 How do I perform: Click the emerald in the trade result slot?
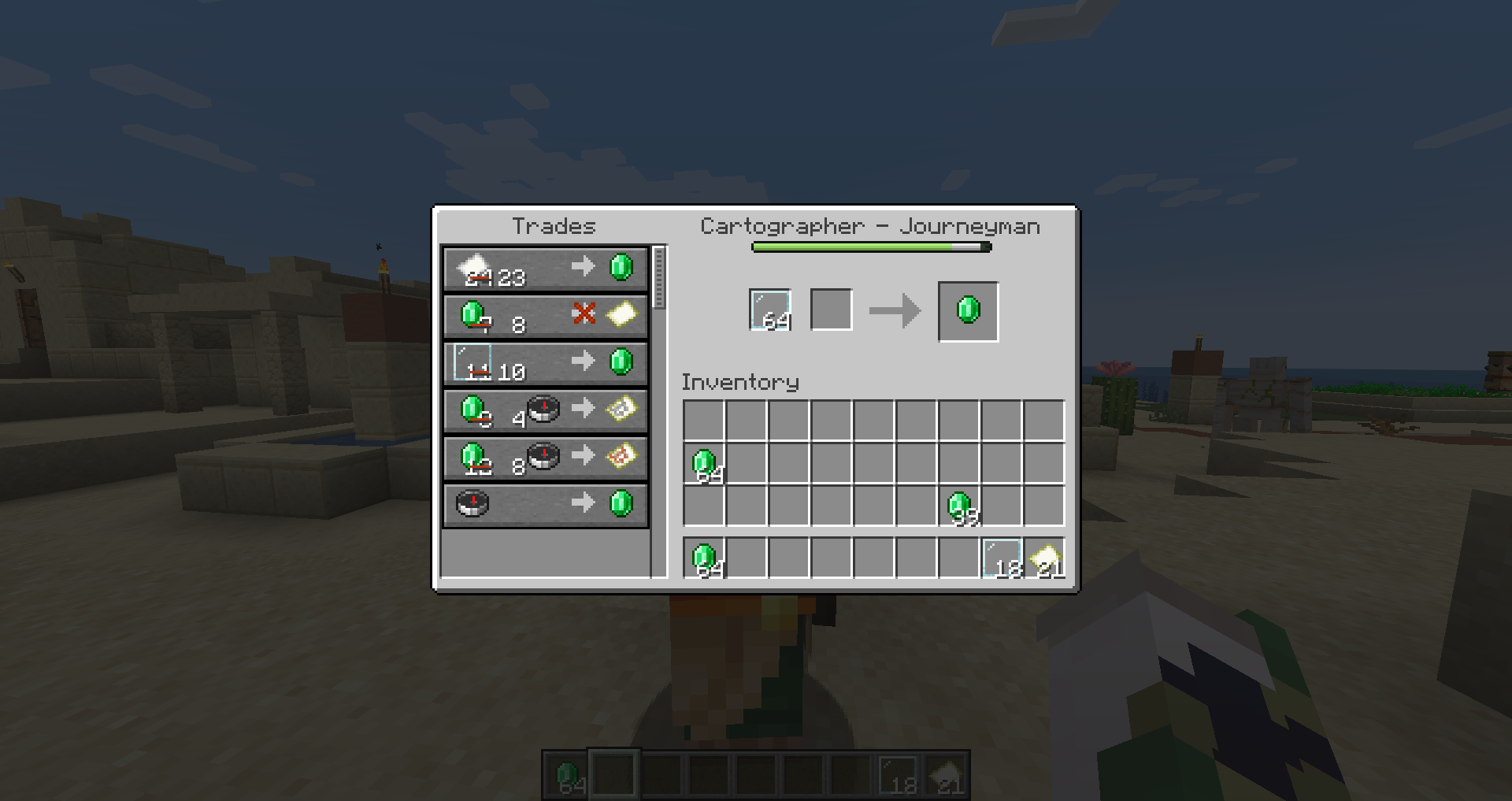(967, 310)
